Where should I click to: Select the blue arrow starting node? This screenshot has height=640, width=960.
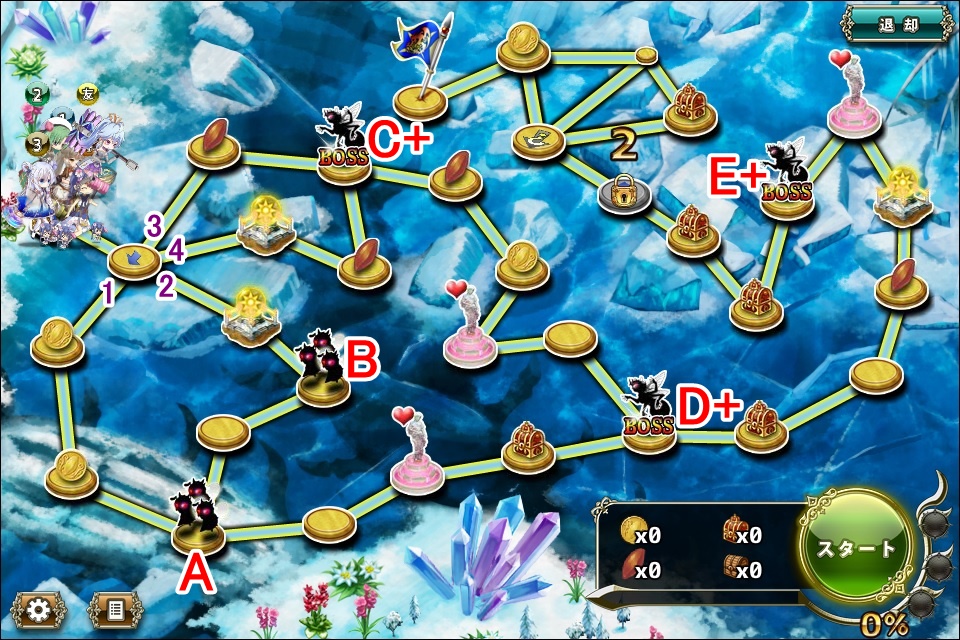pos(133,261)
